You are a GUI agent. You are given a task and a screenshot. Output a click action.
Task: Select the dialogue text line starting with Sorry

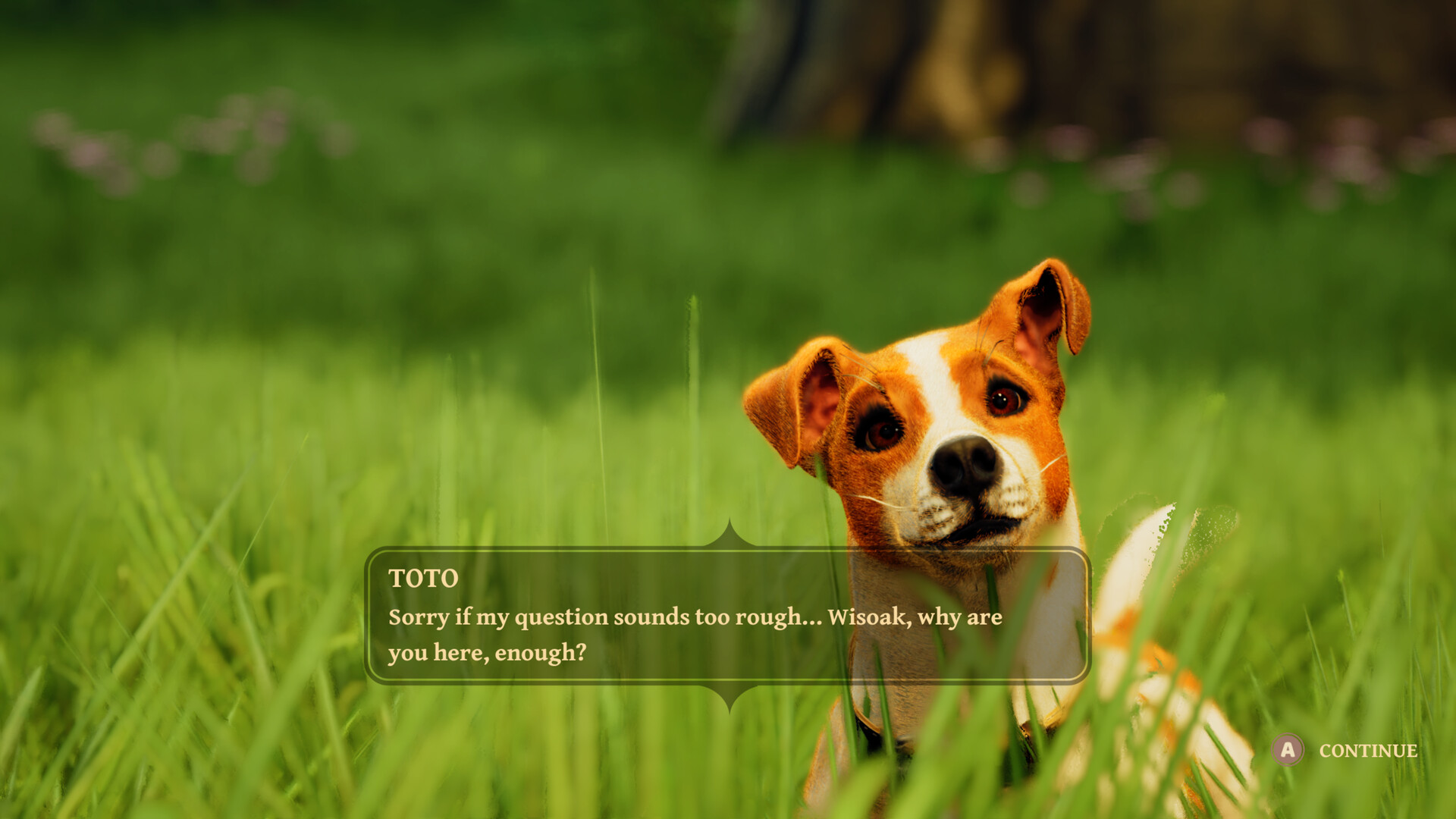coord(694,617)
